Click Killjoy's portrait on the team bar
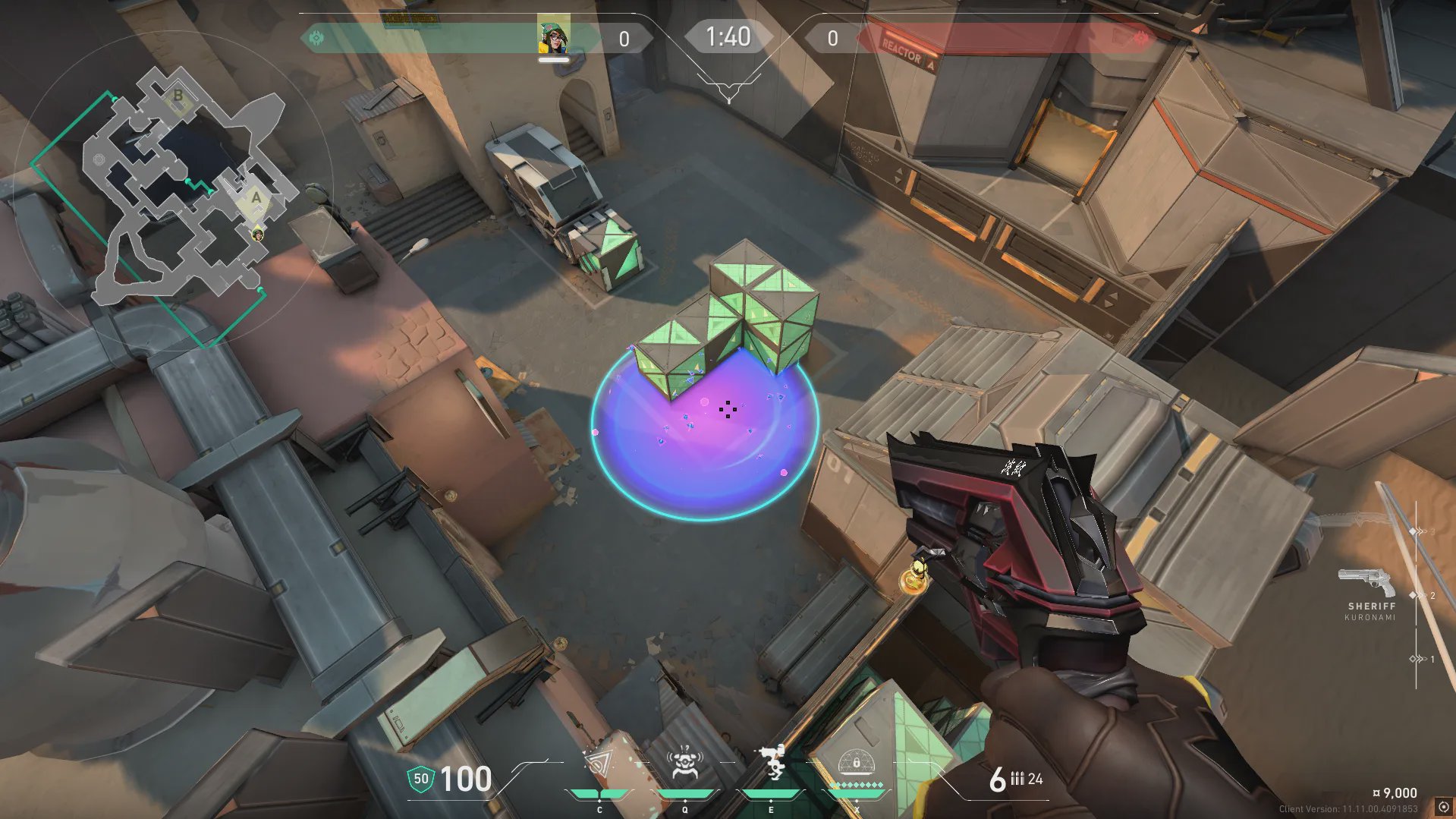 tap(553, 35)
